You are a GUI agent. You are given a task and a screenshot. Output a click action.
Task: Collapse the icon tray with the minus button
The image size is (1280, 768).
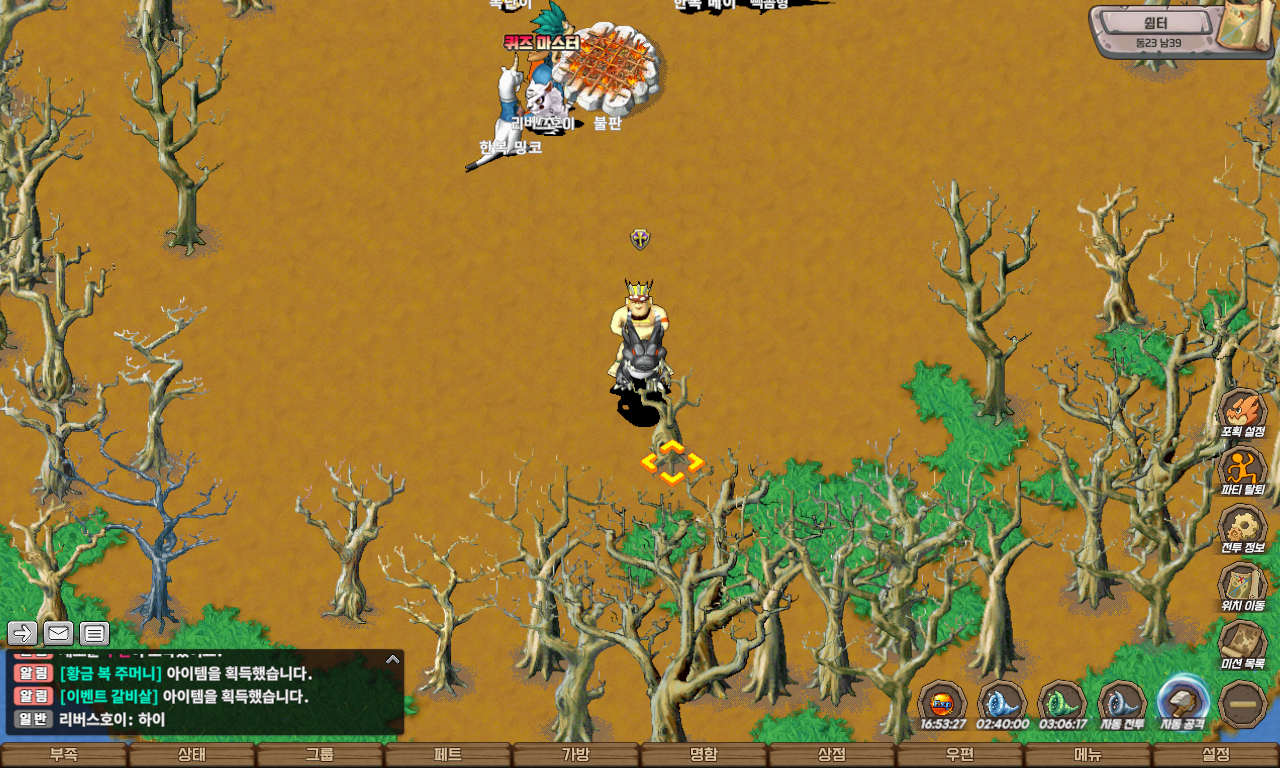coord(1244,704)
